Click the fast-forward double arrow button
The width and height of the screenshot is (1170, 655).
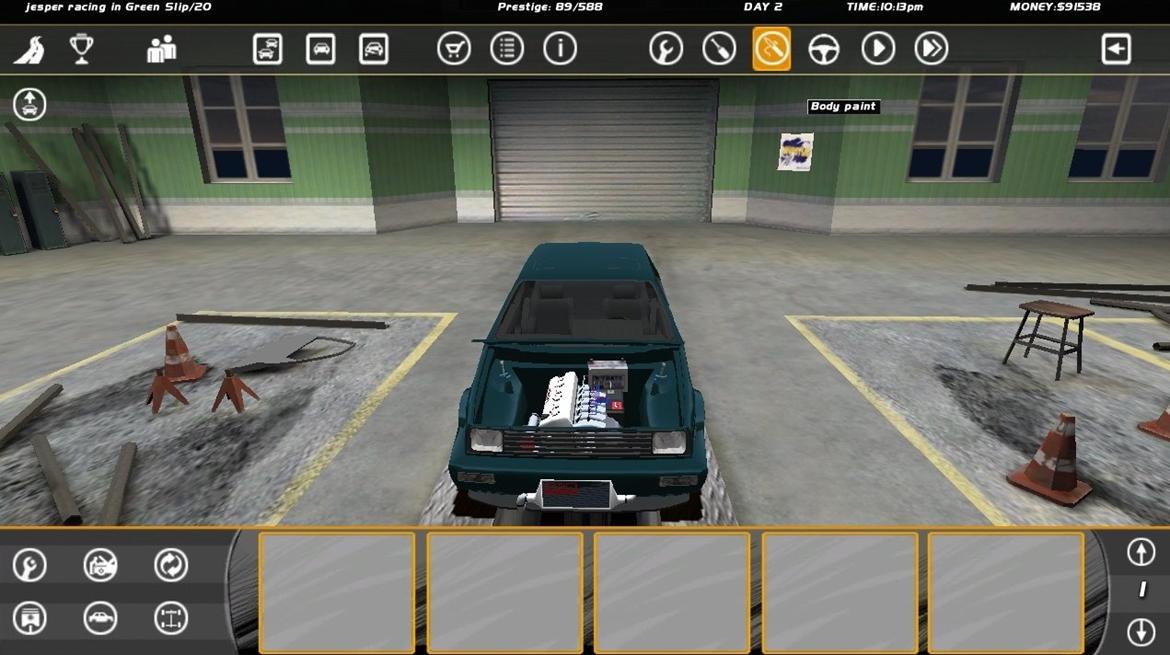[x=931, y=49]
